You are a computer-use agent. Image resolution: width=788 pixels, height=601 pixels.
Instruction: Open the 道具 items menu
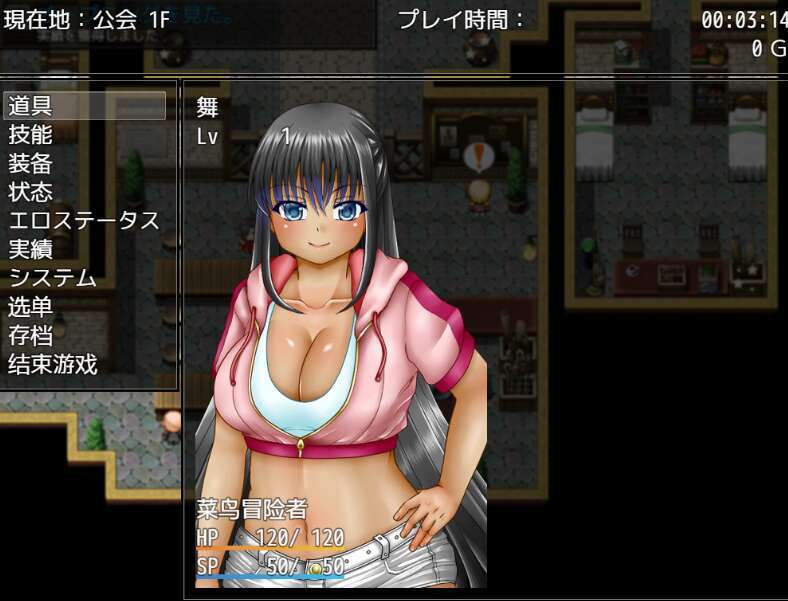pyautogui.click(x=85, y=105)
